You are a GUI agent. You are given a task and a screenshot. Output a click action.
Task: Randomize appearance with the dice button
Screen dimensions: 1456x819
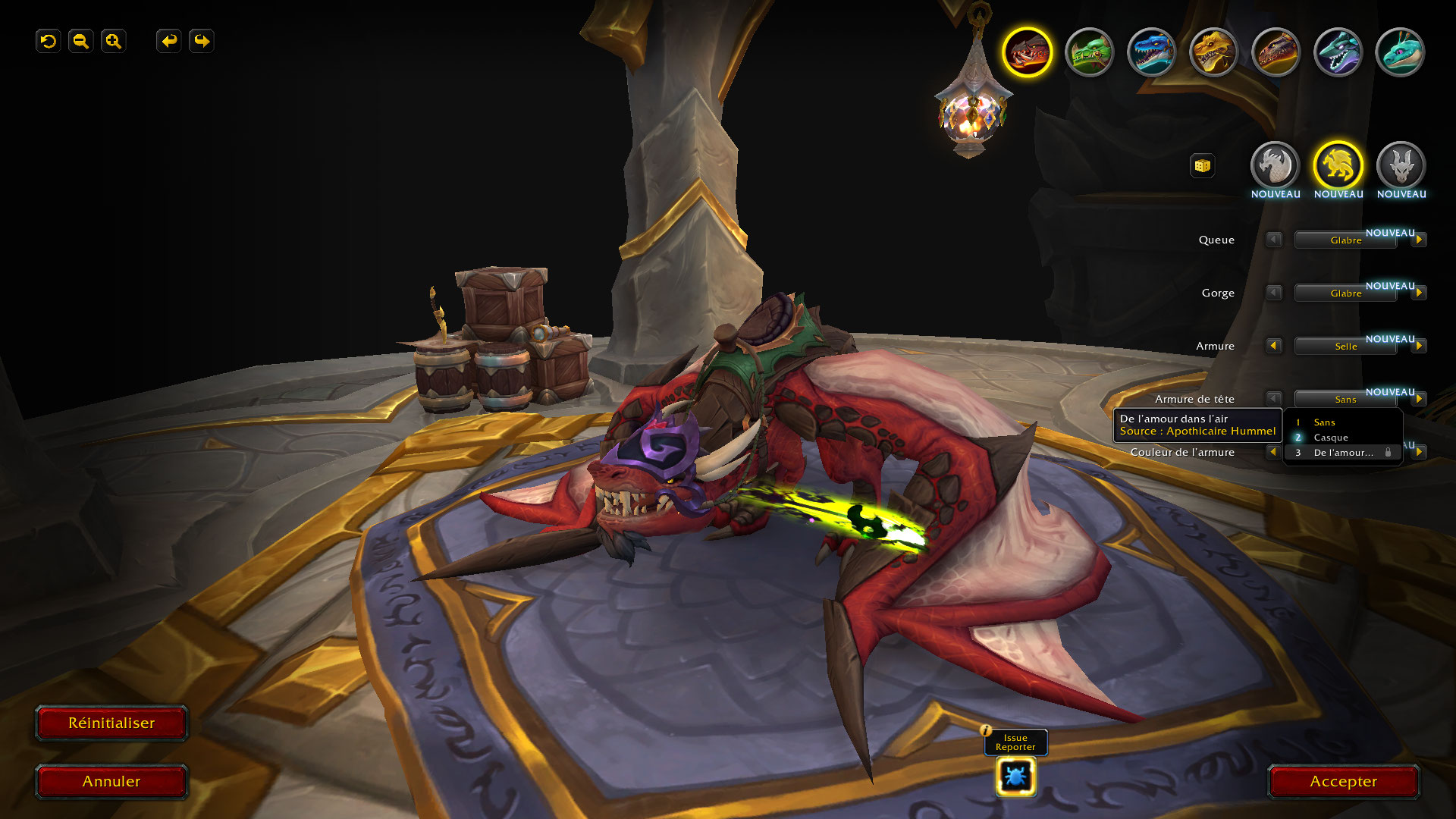[x=1202, y=166]
